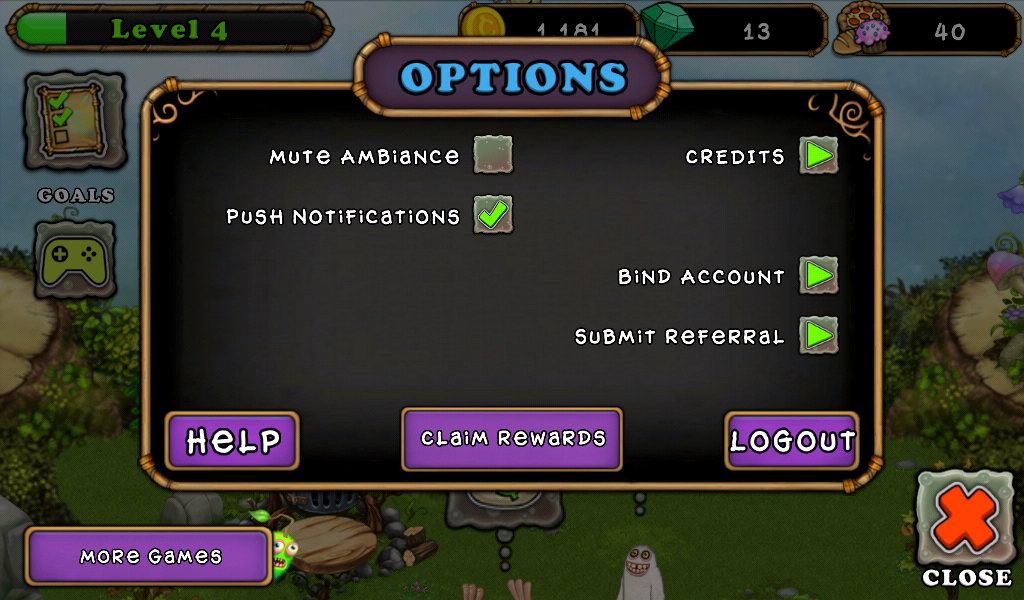Toggle the Mute Ambiance checkbox
The width and height of the screenshot is (1024, 600).
coord(492,155)
